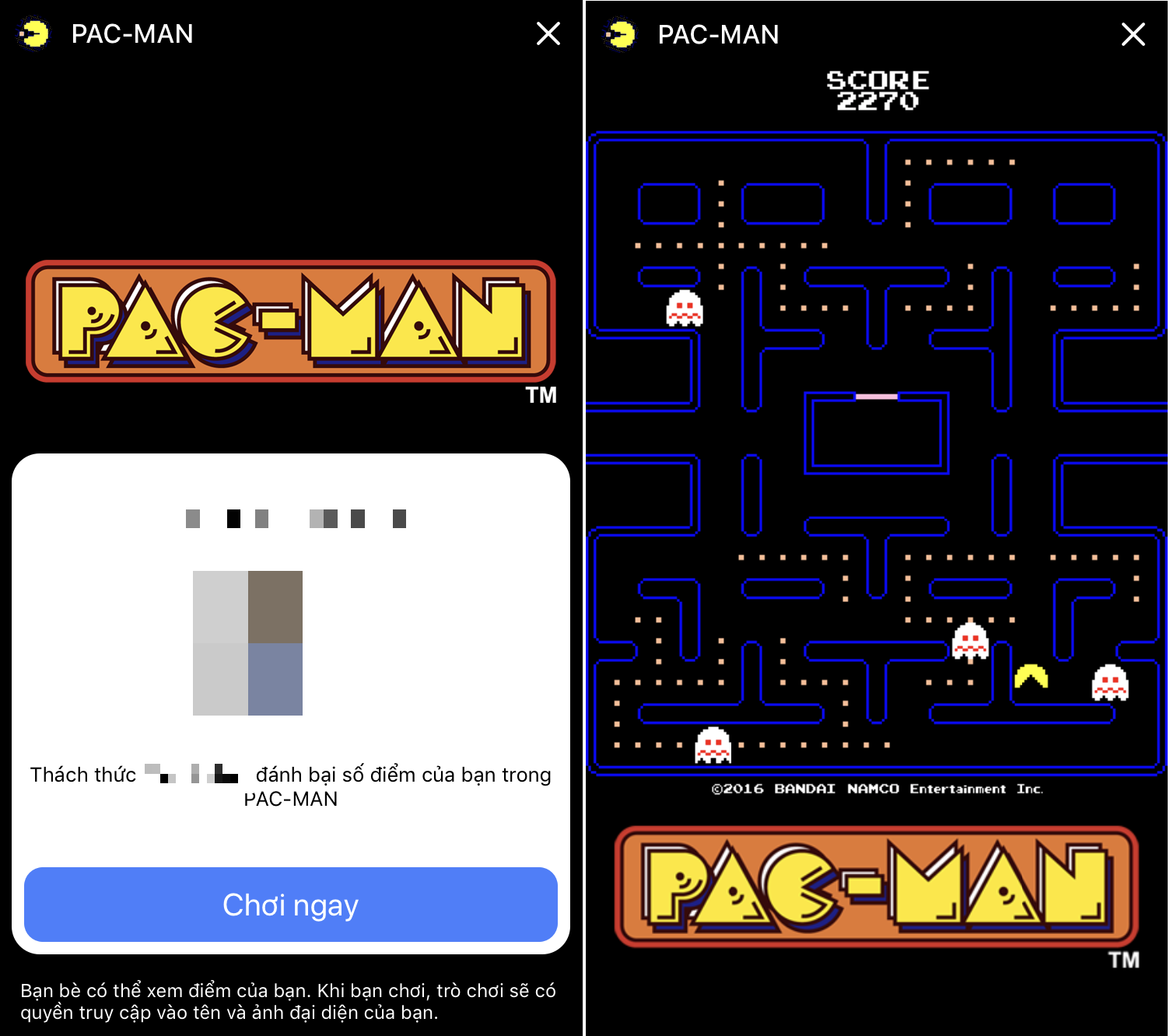Tap the PAC-MAN logo banner on the left screen
This screenshot has height=1036, width=1170.
290,320
